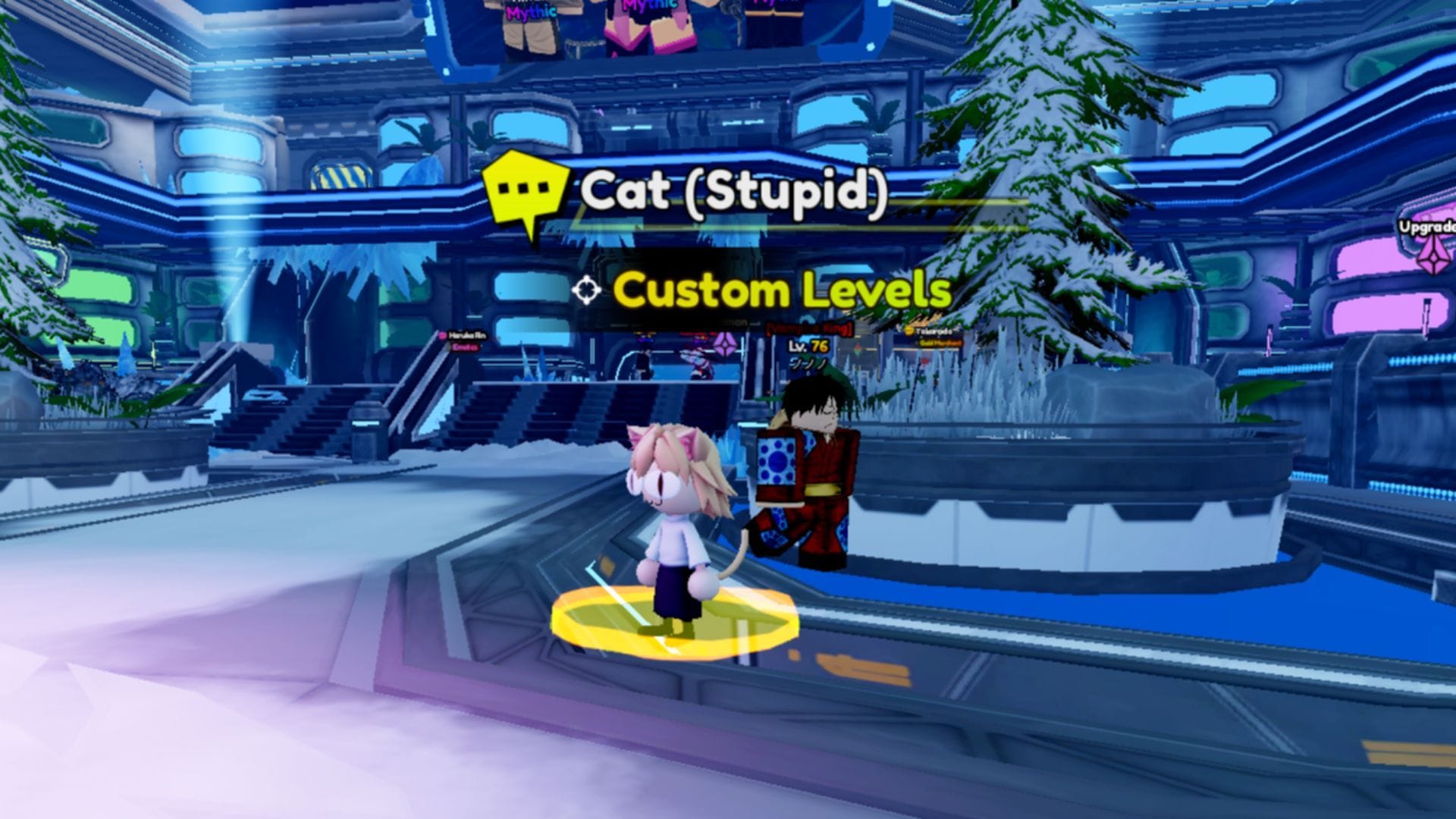Click the Custom Levels text label
Screen dimensions: 1456x819
(781, 290)
